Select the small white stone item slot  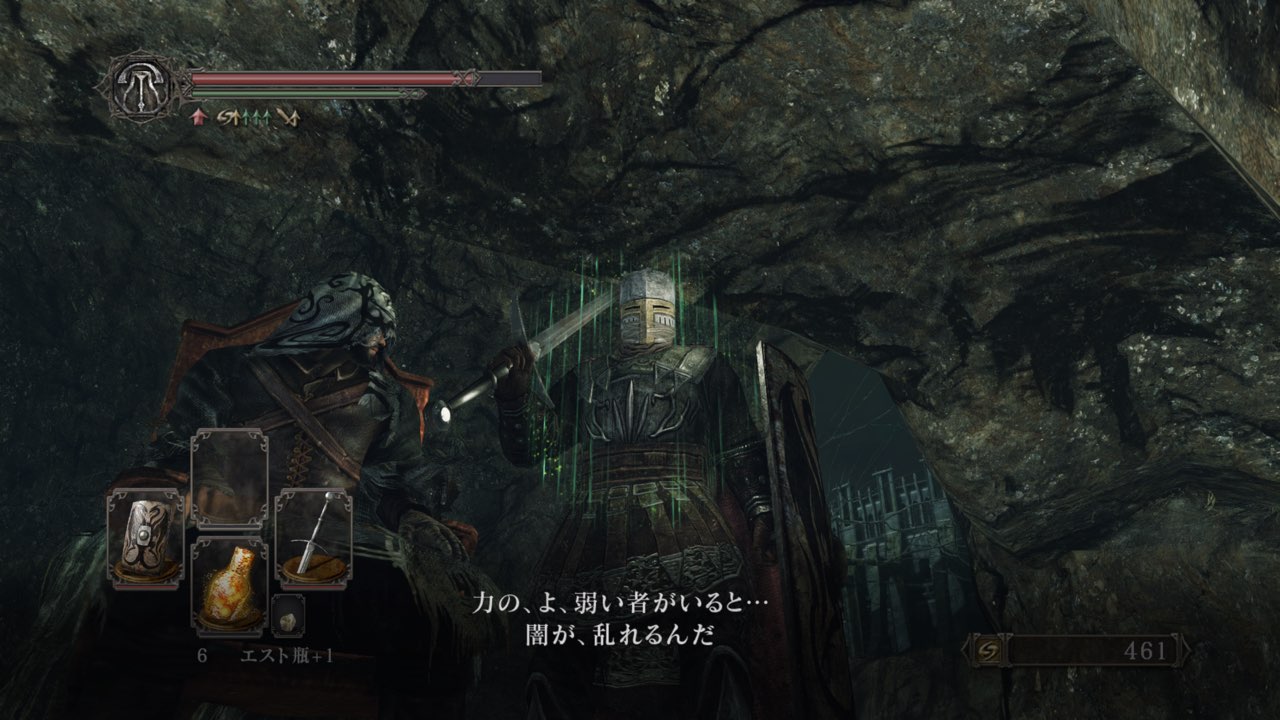pos(288,614)
